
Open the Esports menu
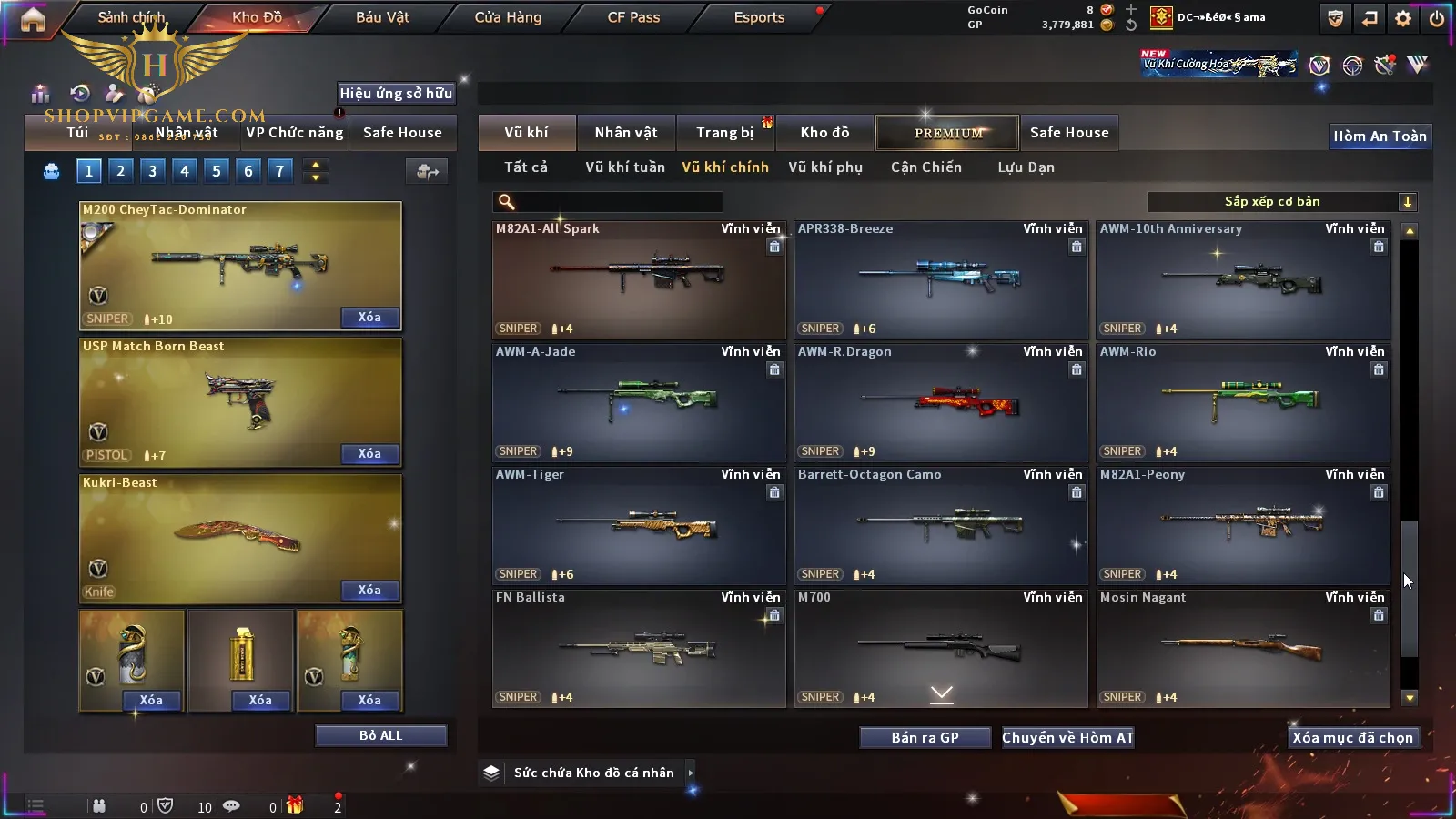(759, 17)
